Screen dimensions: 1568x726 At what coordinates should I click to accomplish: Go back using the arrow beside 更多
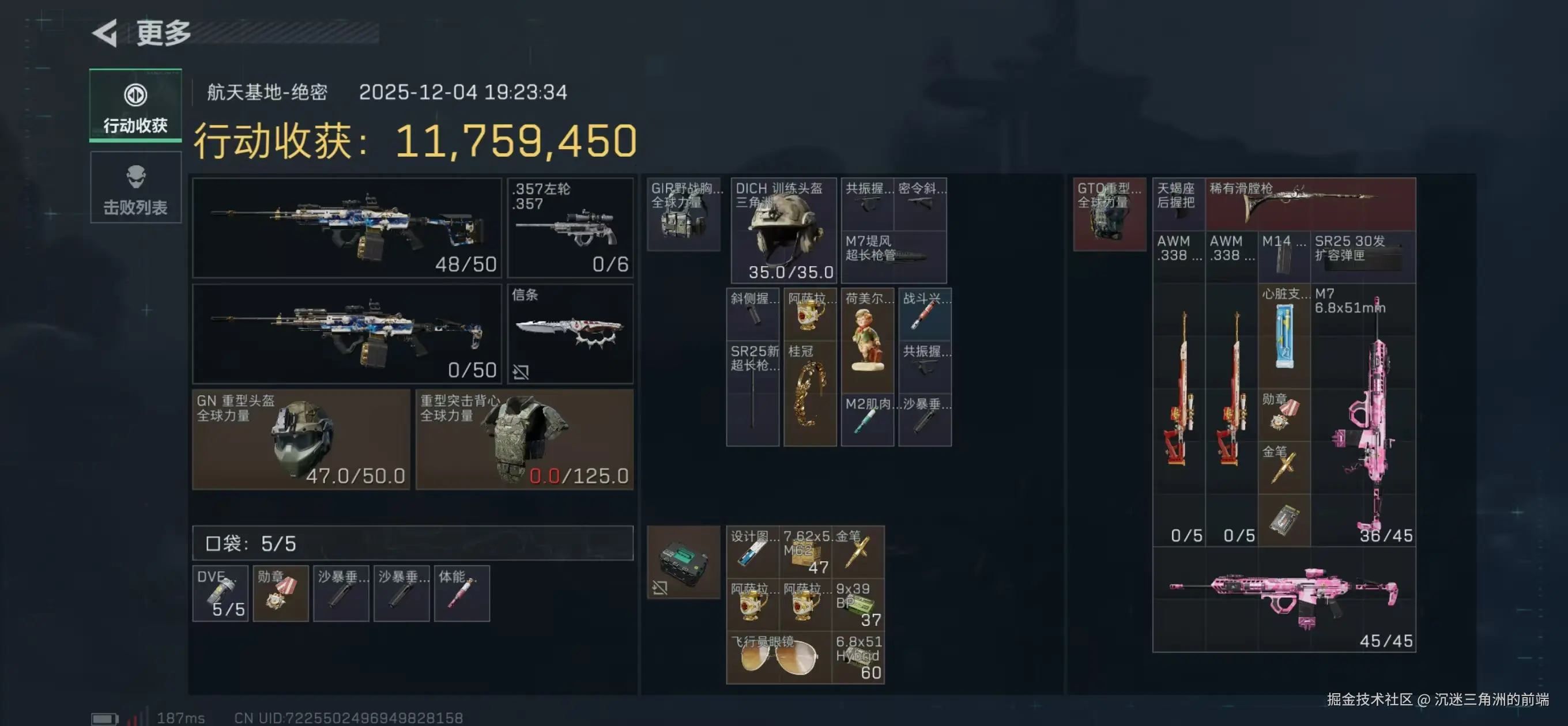(105, 33)
